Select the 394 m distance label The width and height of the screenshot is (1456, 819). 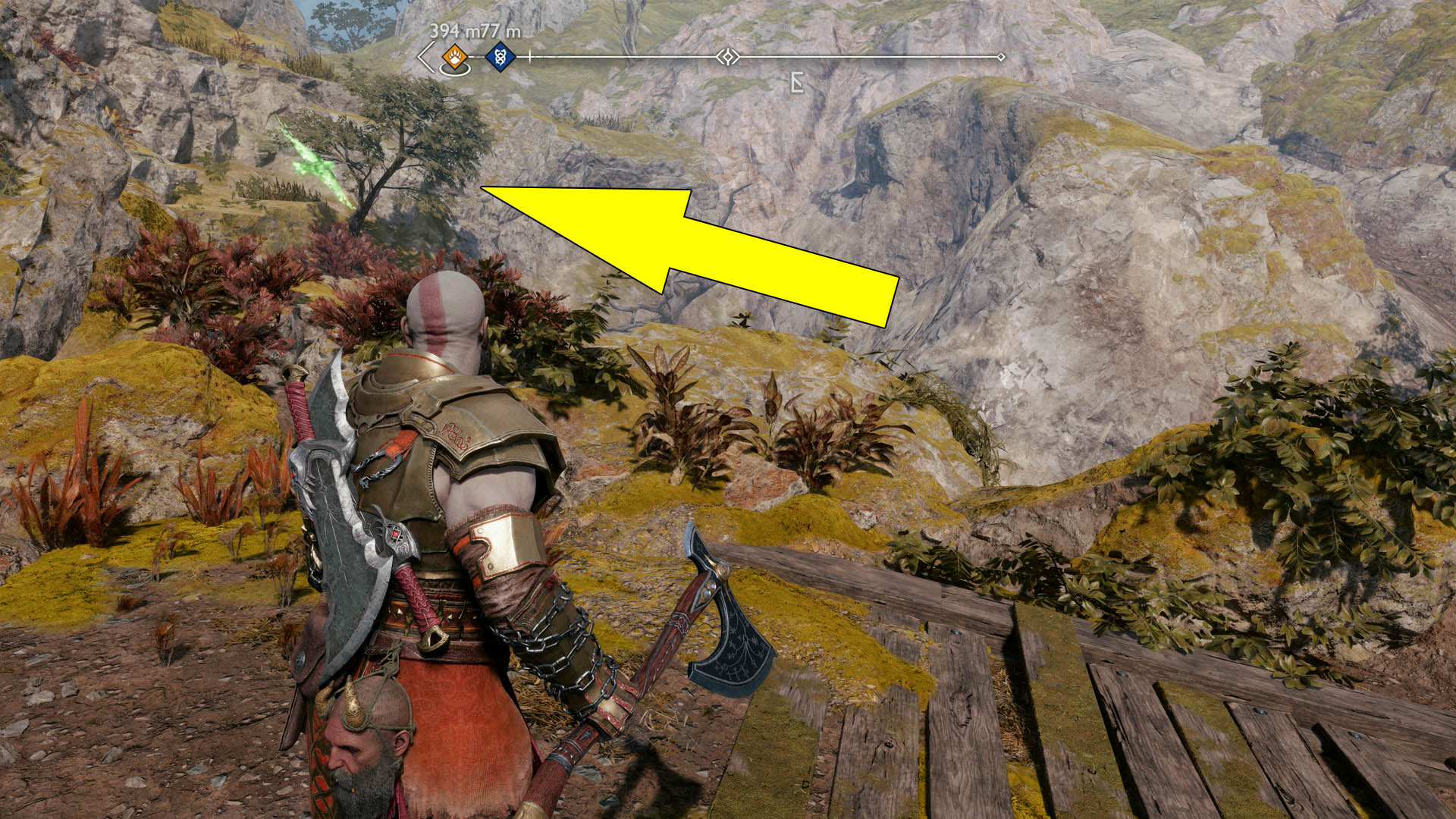(x=455, y=31)
